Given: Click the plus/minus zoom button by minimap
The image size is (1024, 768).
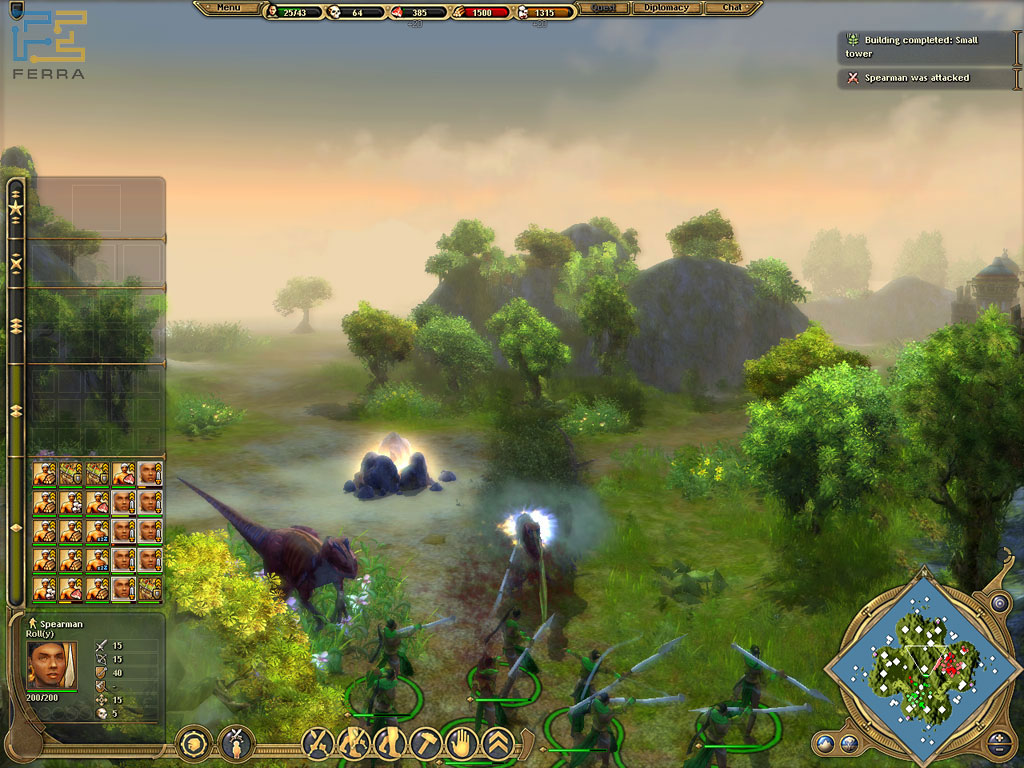Looking at the screenshot, I should coord(999,742).
